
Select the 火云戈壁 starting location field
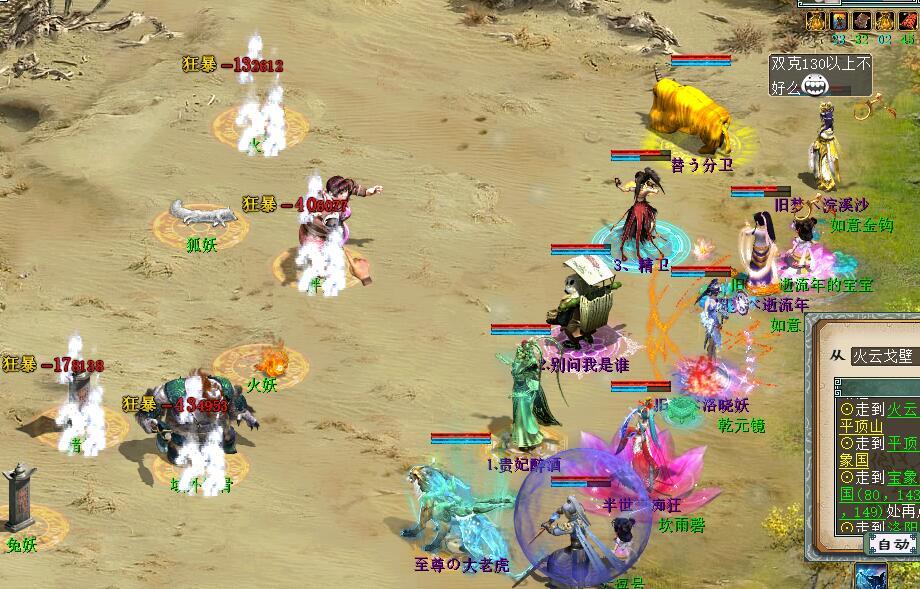tap(884, 357)
